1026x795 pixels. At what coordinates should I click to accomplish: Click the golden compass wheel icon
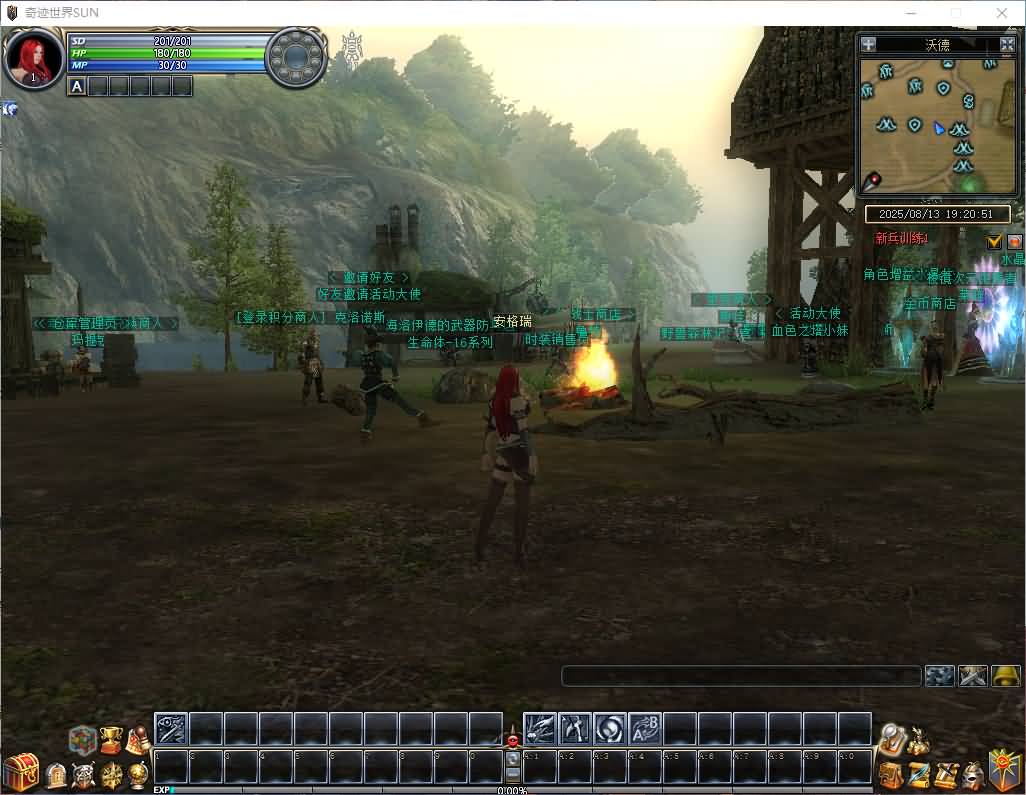(x=112, y=775)
